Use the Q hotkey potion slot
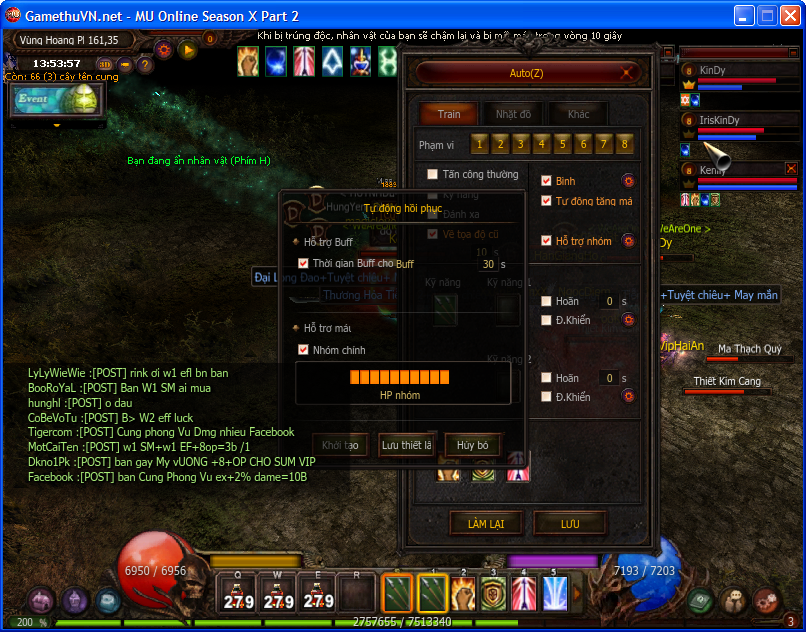Image resolution: width=806 pixels, height=632 pixels. click(x=238, y=592)
